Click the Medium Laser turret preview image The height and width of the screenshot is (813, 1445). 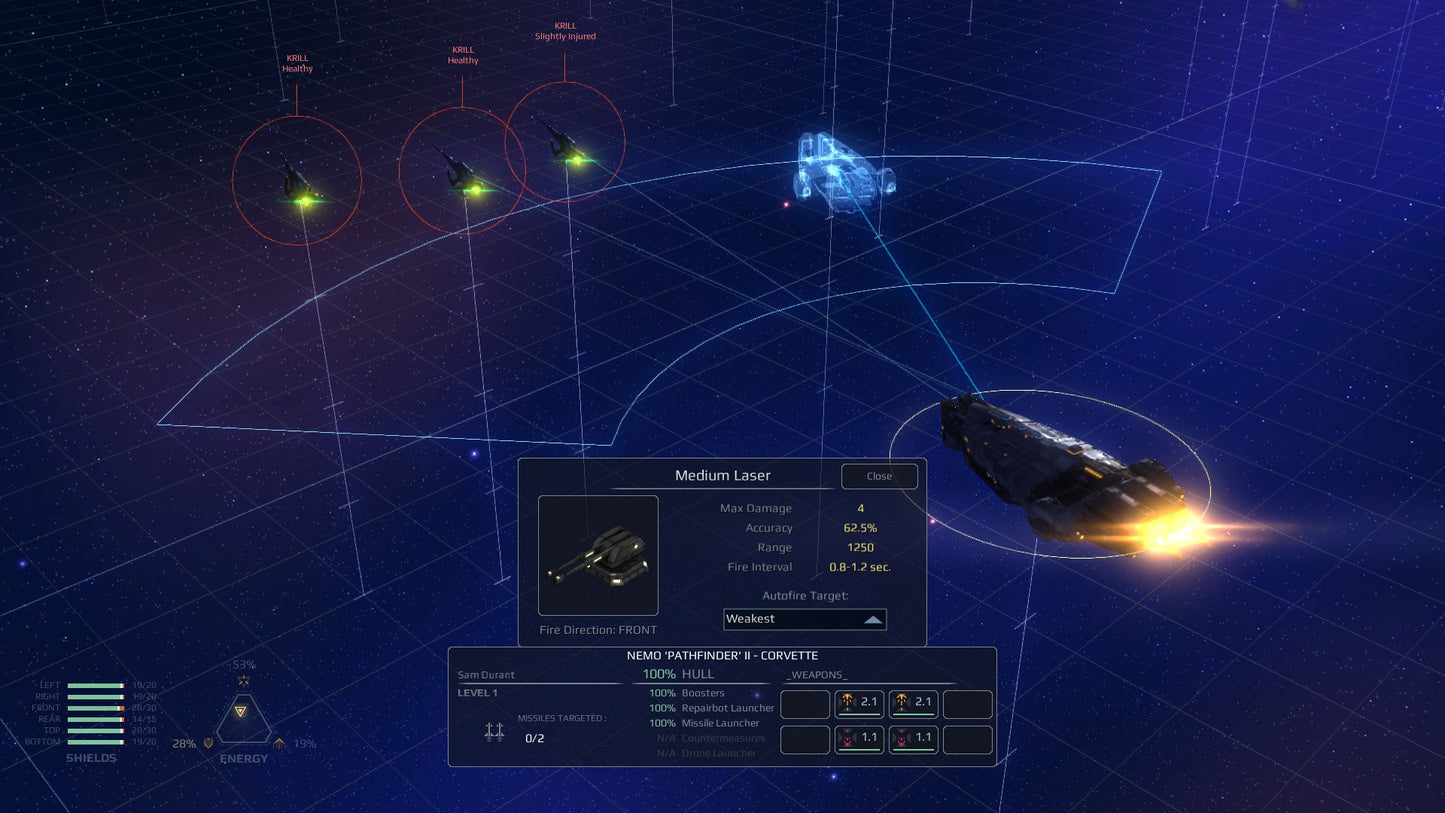click(598, 555)
